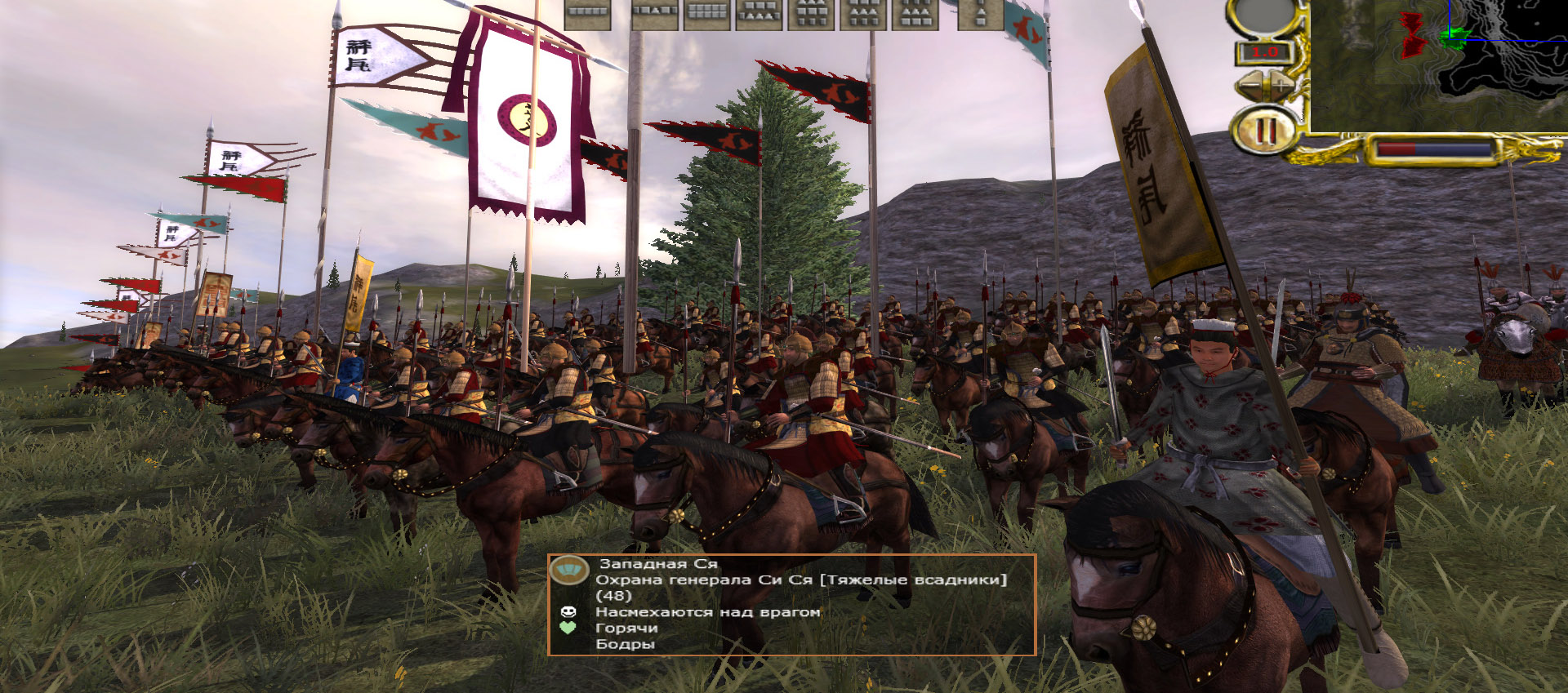Image resolution: width=1568 pixels, height=693 pixels.
Task: Pick the single-column formation button
Action: pyautogui.click(x=980, y=14)
